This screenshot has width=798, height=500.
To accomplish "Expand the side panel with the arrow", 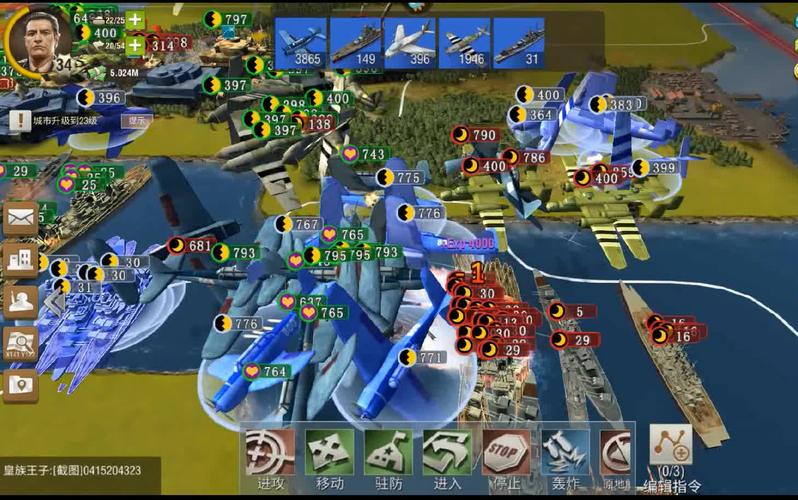I will click(x=52, y=301).
